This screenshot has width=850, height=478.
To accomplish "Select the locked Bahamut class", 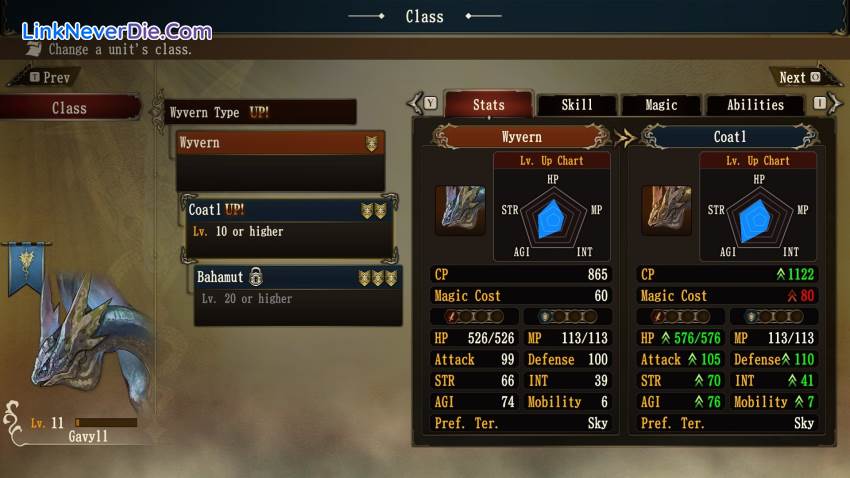I will [x=298, y=286].
